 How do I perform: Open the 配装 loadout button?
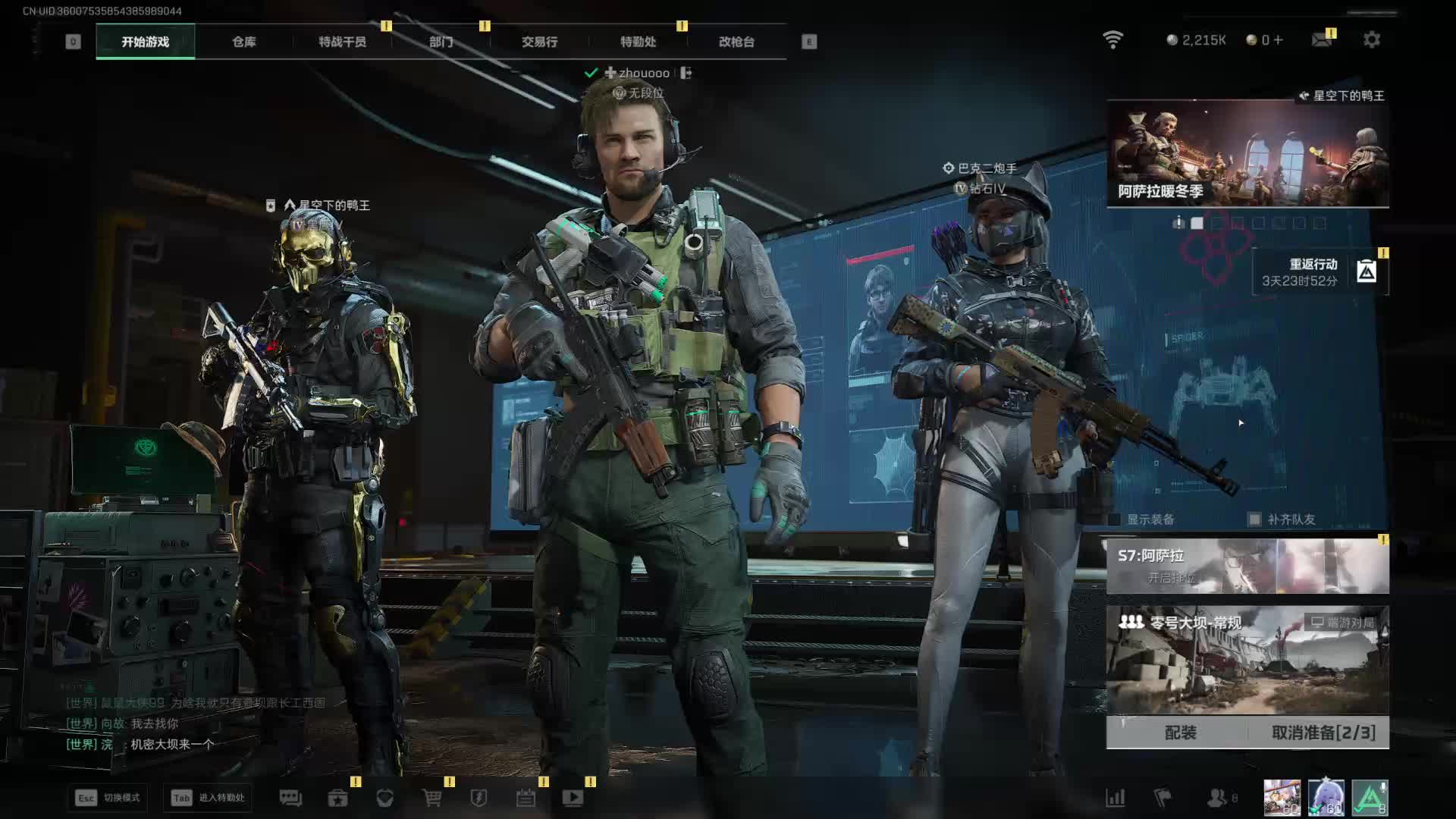(x=1180, y=733)
